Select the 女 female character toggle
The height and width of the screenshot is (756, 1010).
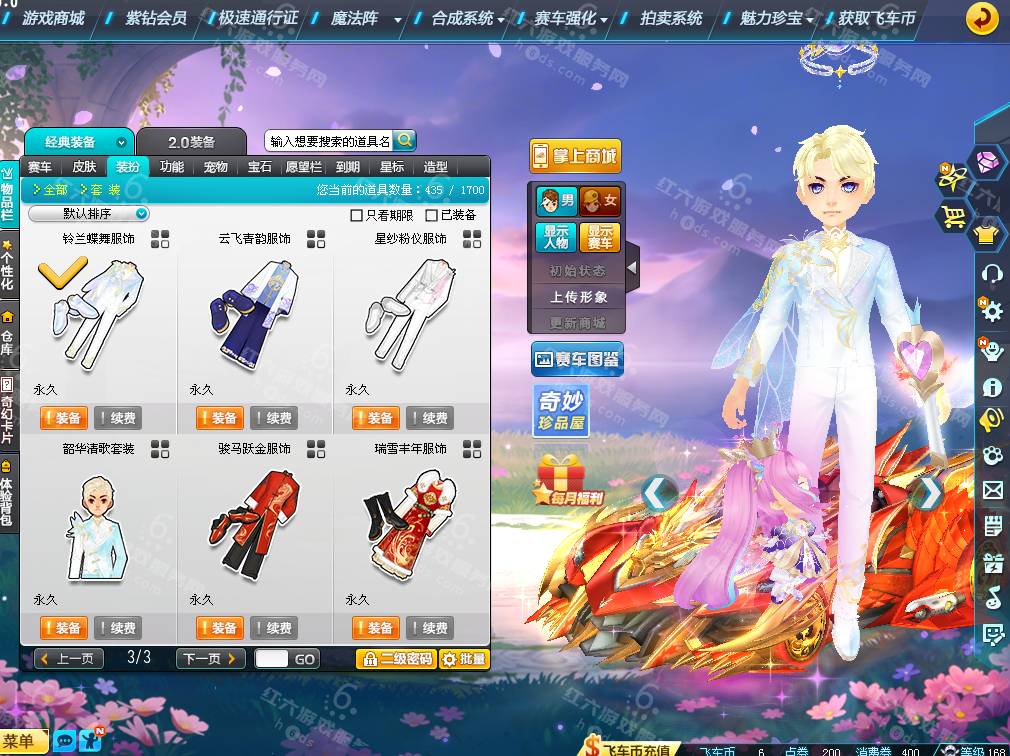[x=600, y=201]
